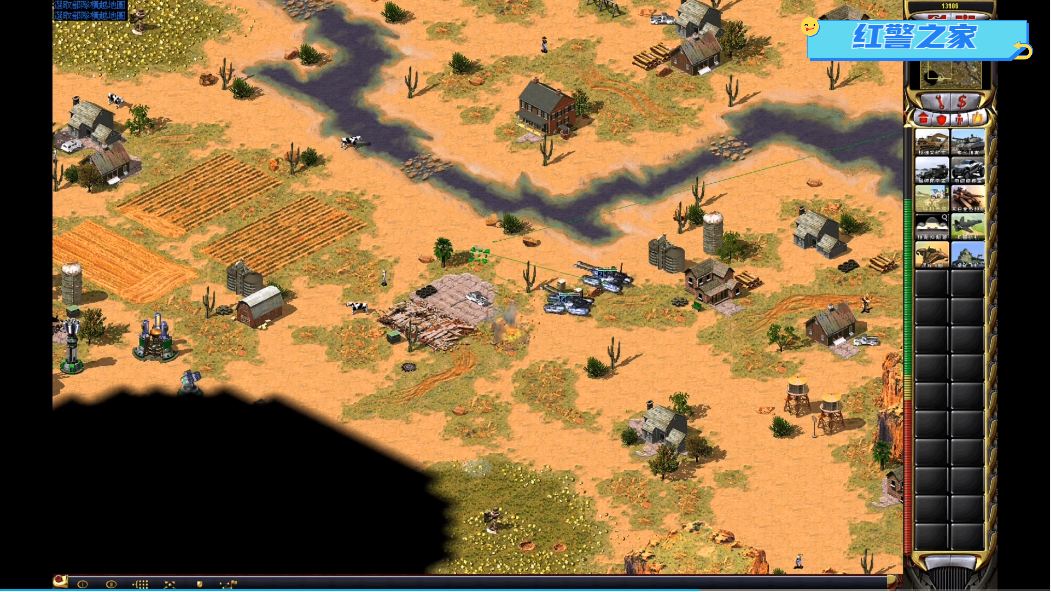Queue the military truck unit
The image size is (1051, 592).
tap(932, 170)
